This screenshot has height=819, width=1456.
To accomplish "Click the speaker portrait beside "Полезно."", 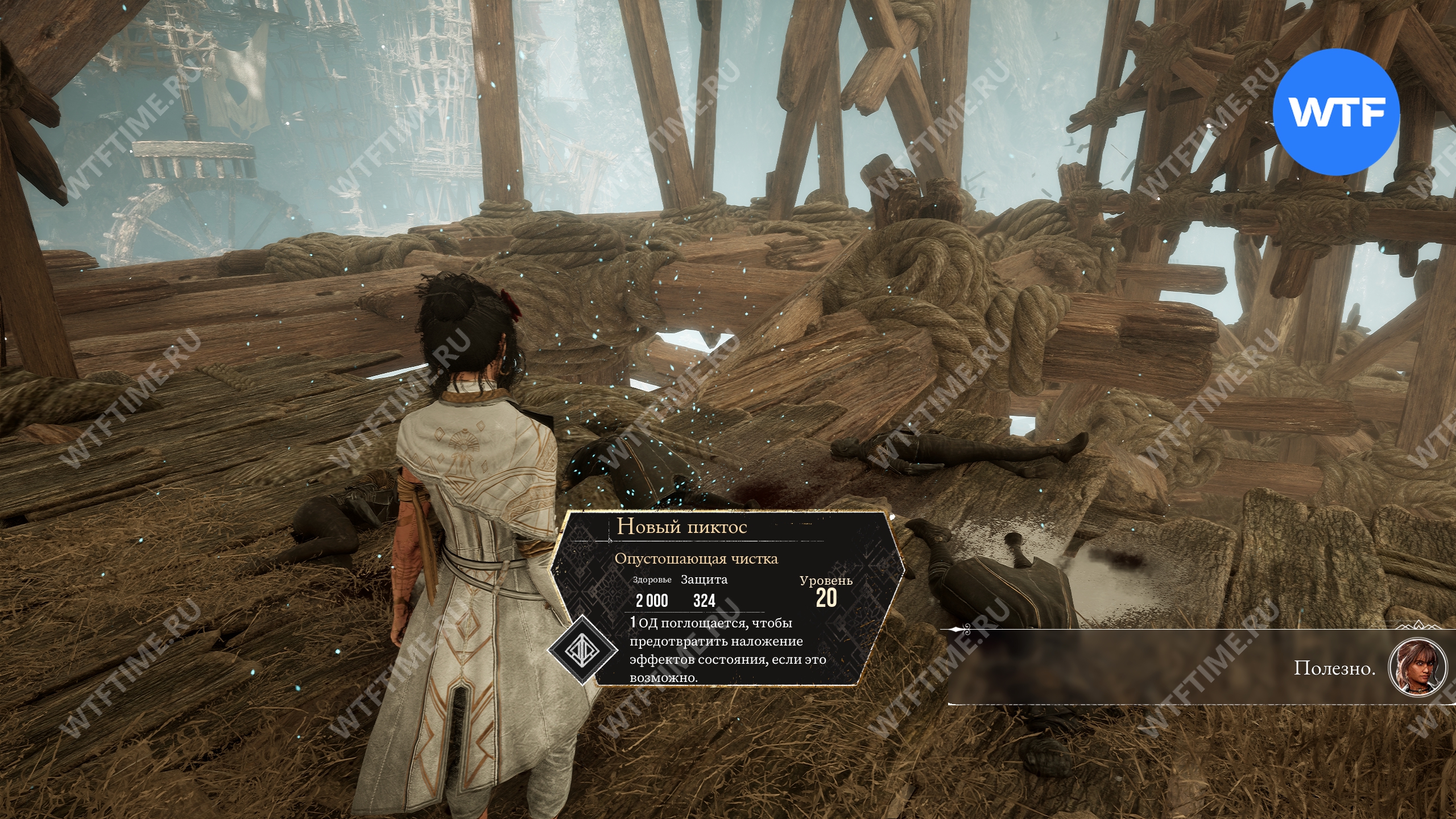I will click(1417, 668).
